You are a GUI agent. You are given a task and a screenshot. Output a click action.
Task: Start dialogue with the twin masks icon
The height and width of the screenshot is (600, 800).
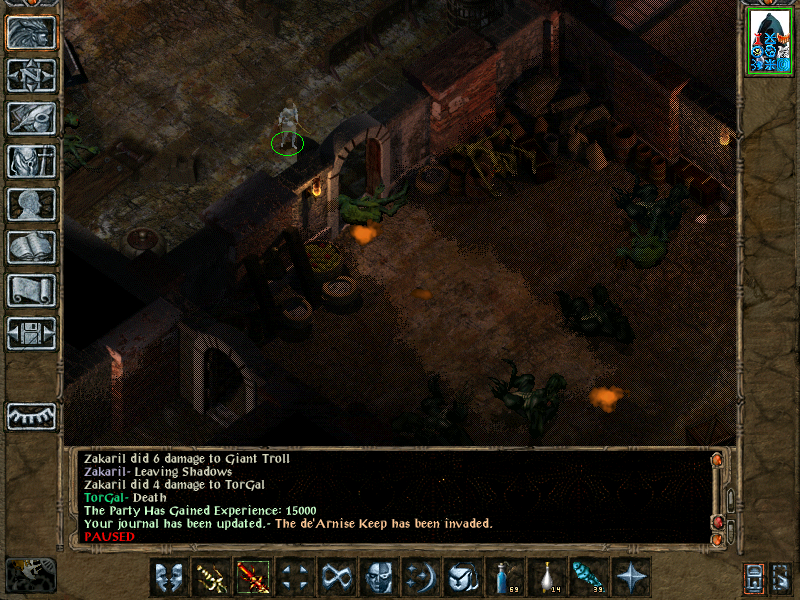pos(169,577)
